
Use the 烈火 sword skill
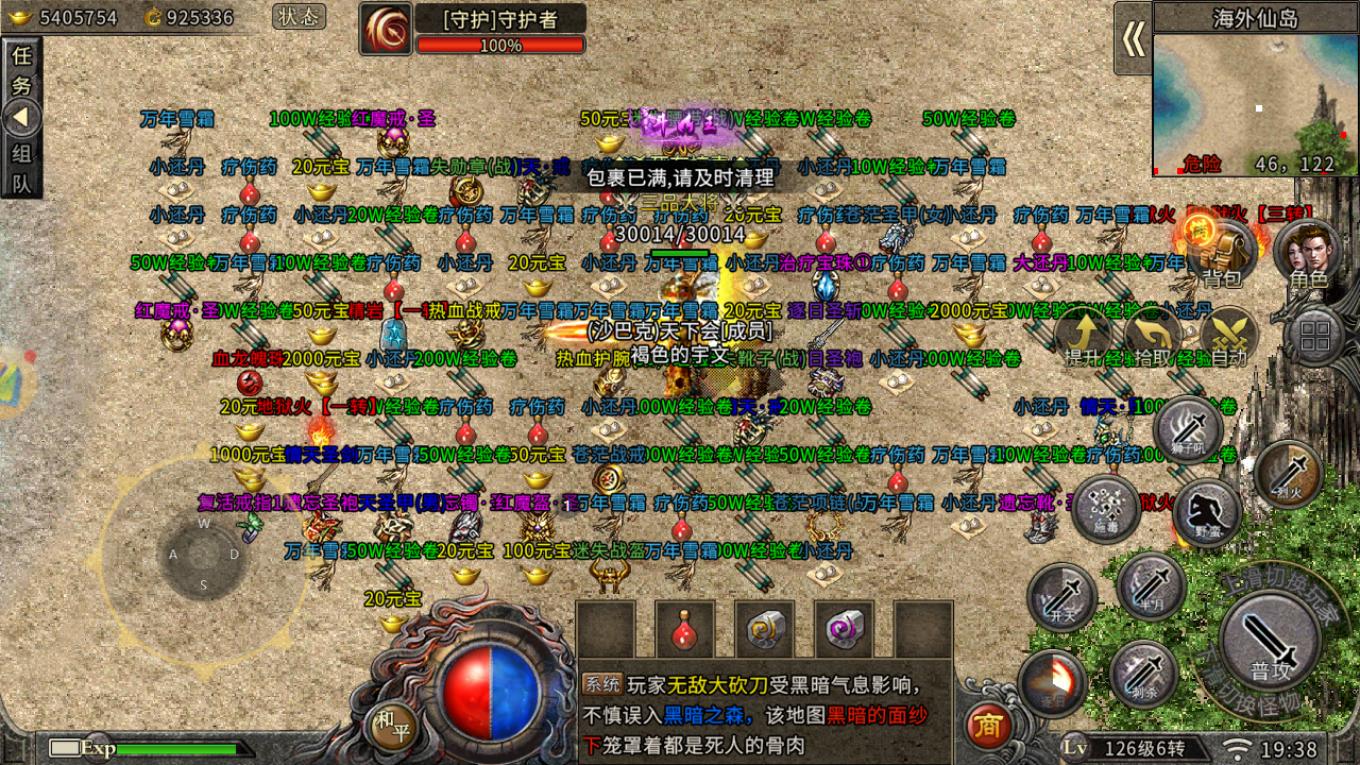(x=1289, y=470)
